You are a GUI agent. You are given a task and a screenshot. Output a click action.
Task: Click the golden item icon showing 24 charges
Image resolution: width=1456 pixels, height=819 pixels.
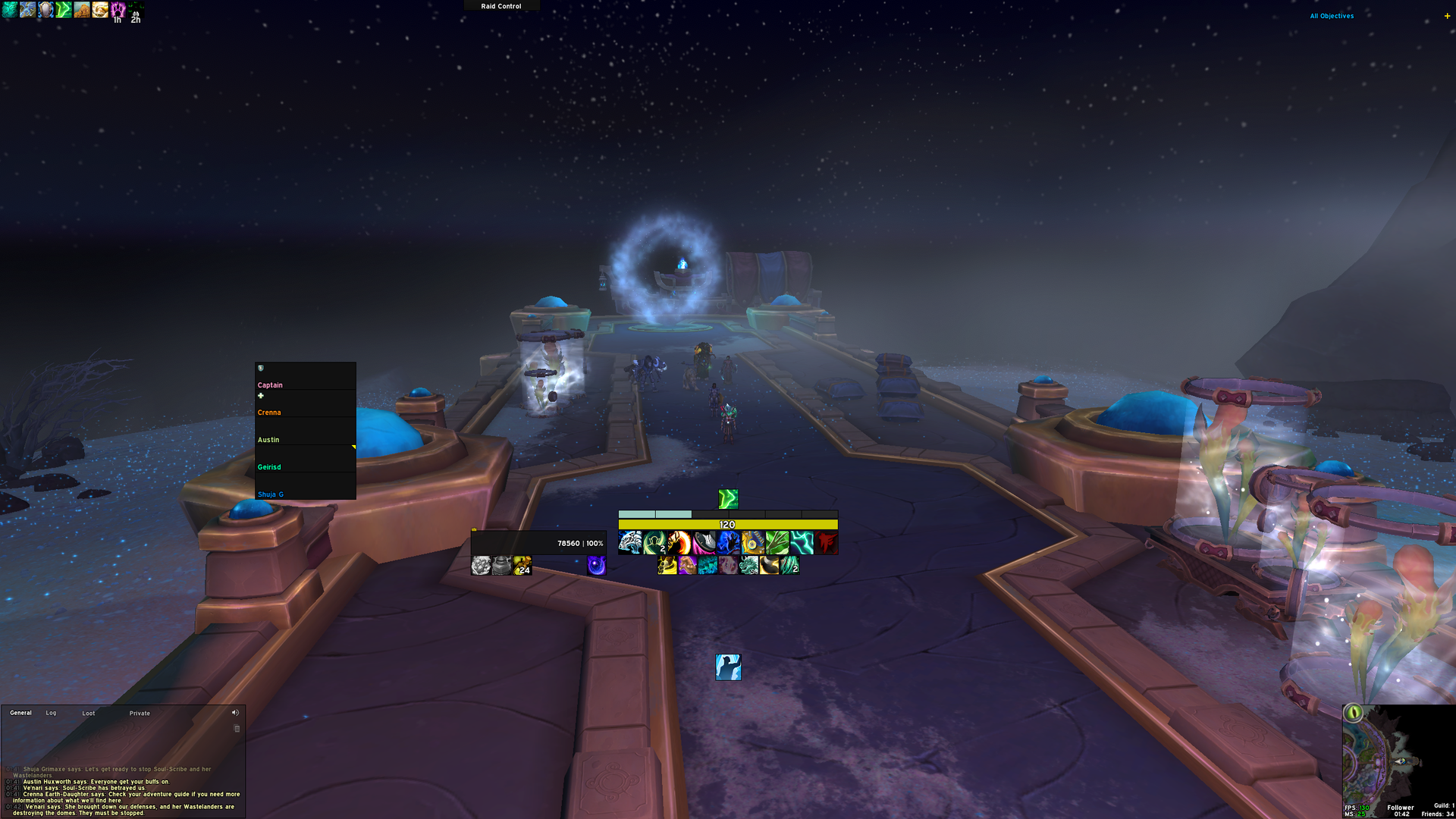coord(522,566)
